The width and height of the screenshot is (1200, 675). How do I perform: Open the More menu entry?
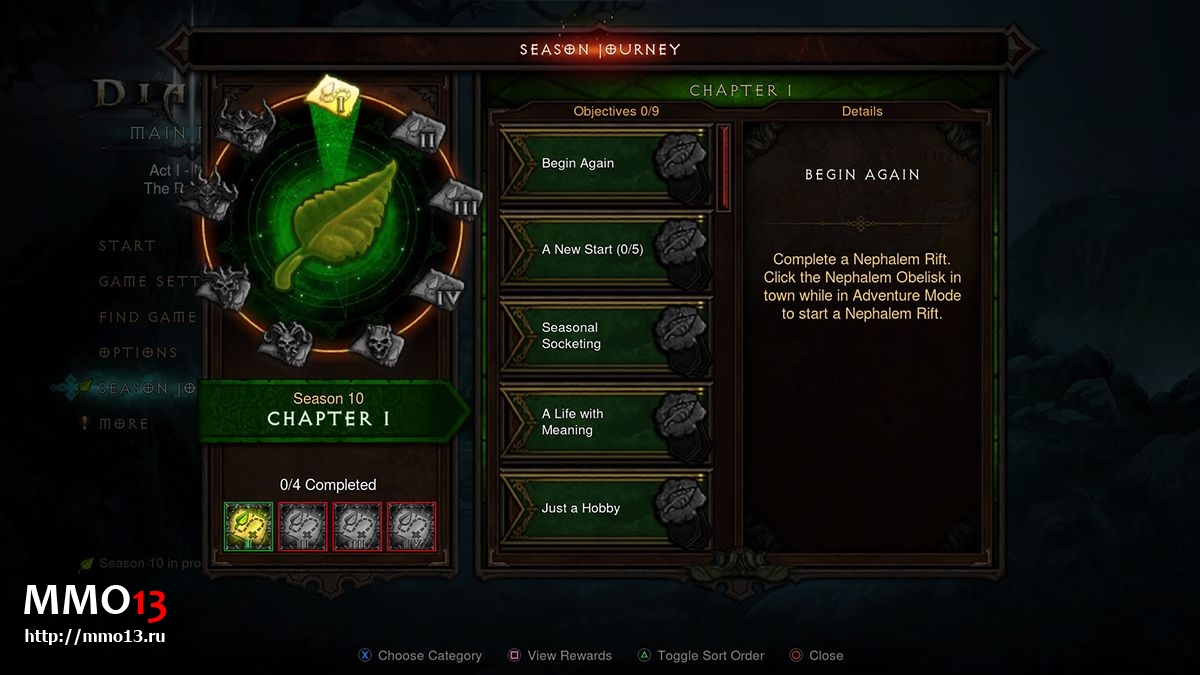pos(123,424)
